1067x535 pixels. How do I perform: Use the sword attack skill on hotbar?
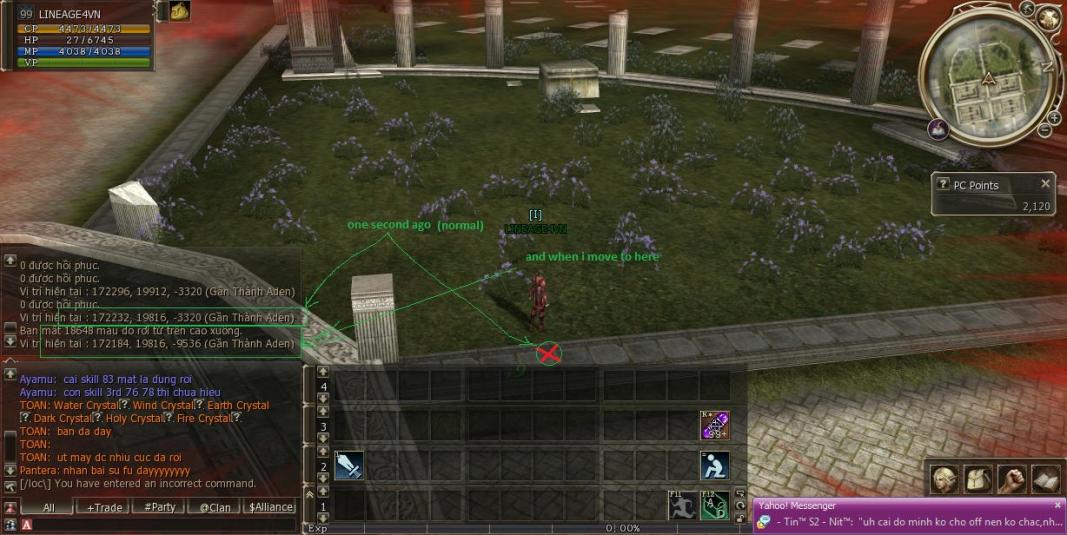pyautogui.click(x=348, y=466)
